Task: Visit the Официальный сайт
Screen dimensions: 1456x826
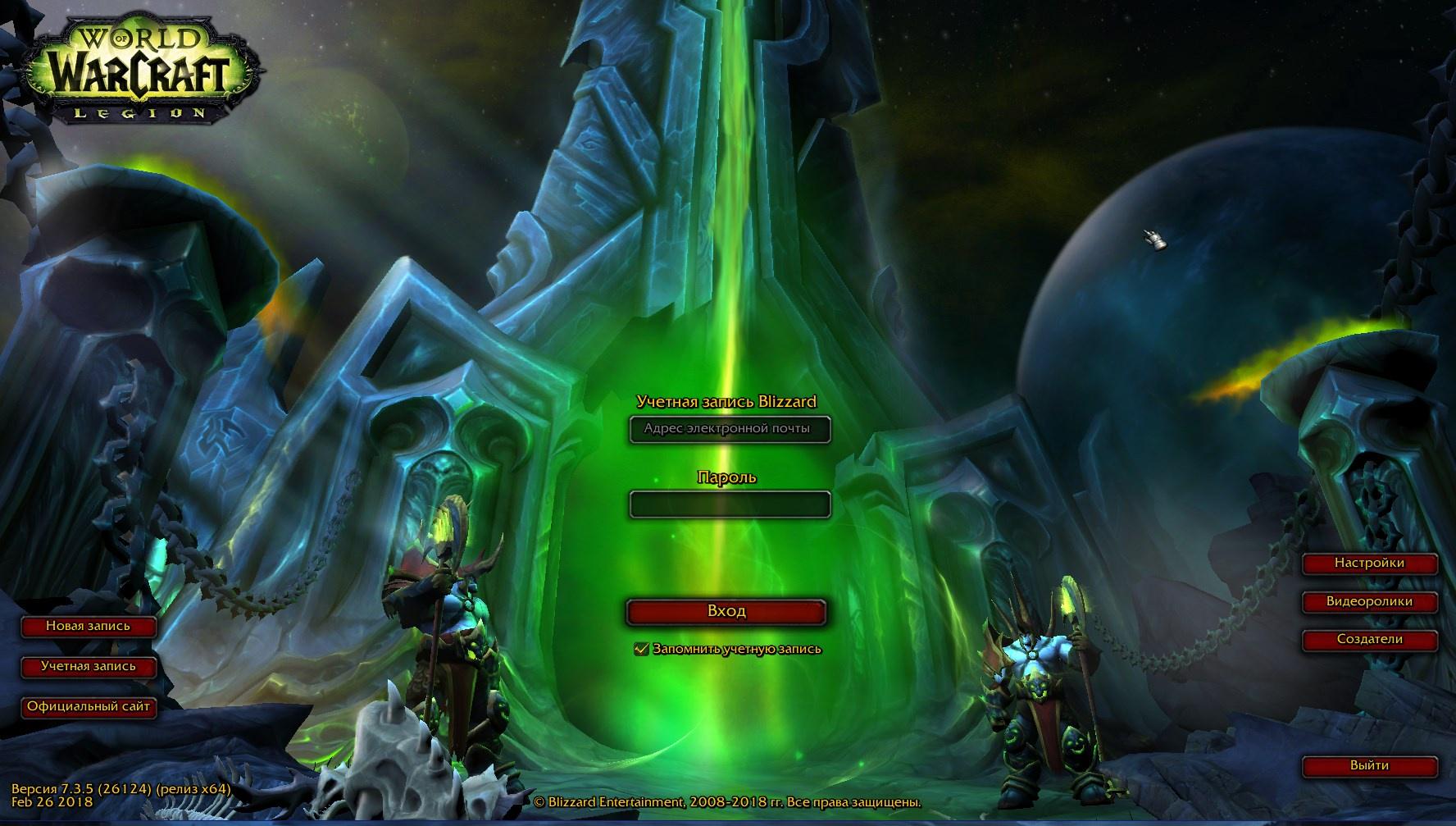Action: coord(90,709)
